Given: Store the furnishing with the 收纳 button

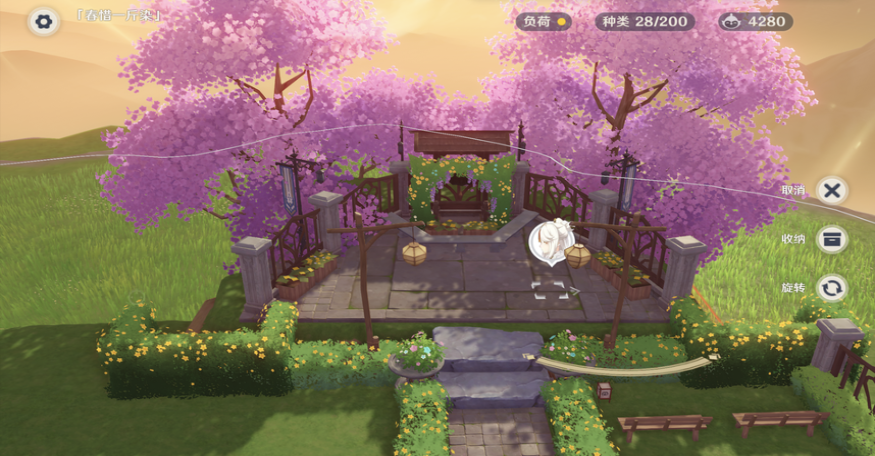Looking at the screenshot, I should [832, 239].
